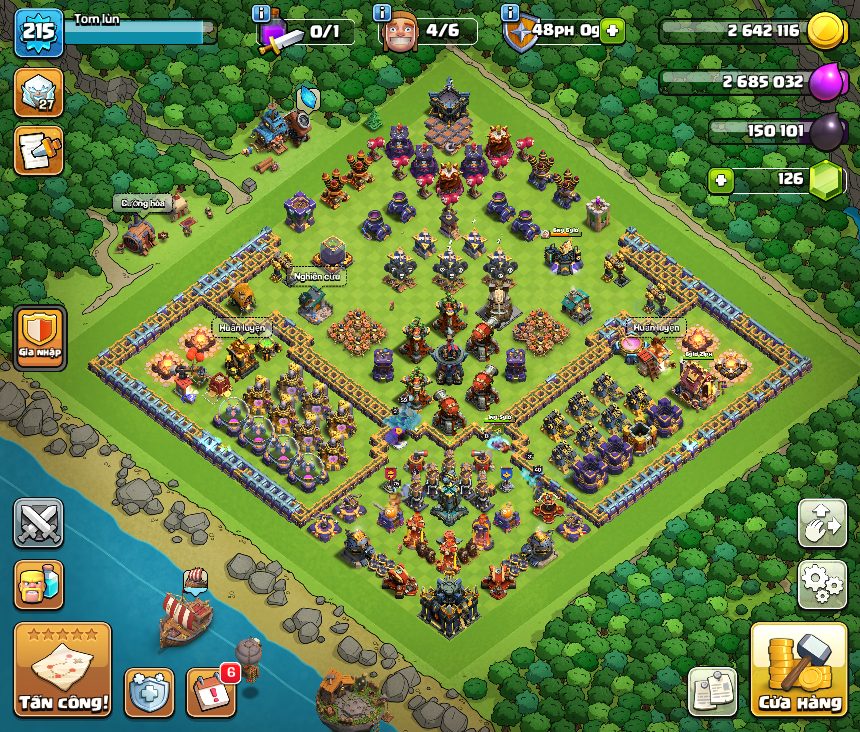The height and width of the screenshot is (732, 860).
Task: Open the scroll and pencil button
Action: coord(38,150)
